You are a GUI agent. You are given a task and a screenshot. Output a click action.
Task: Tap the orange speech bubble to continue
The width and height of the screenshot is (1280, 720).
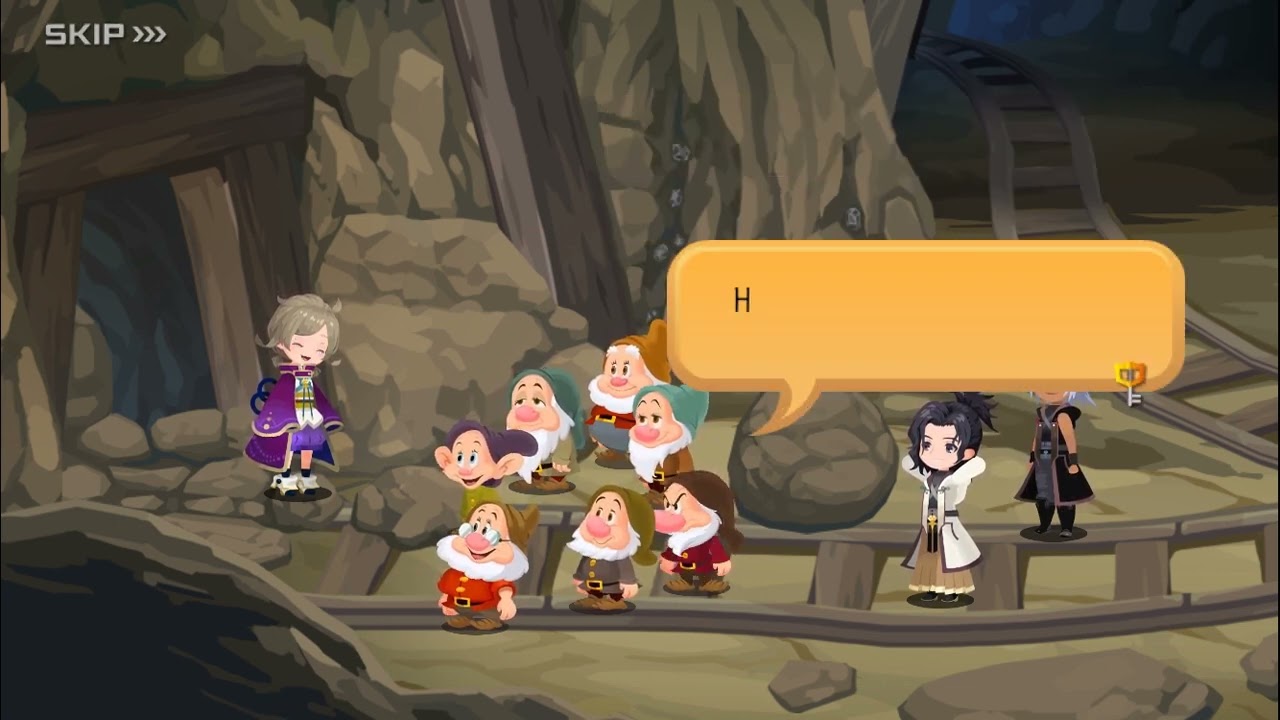coord(924,316)
